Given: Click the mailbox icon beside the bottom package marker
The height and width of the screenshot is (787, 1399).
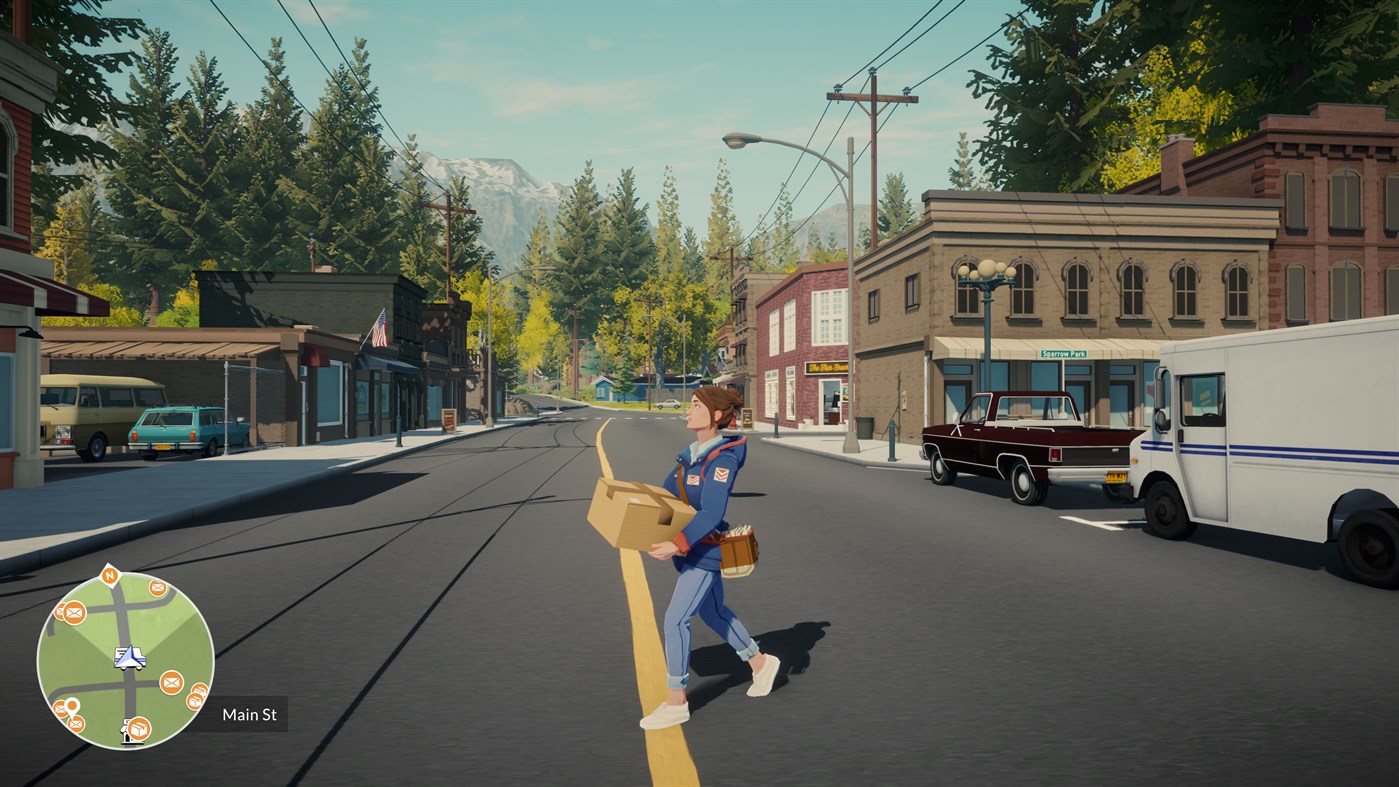Looking at the screenshot, I should tap(127, 731).
